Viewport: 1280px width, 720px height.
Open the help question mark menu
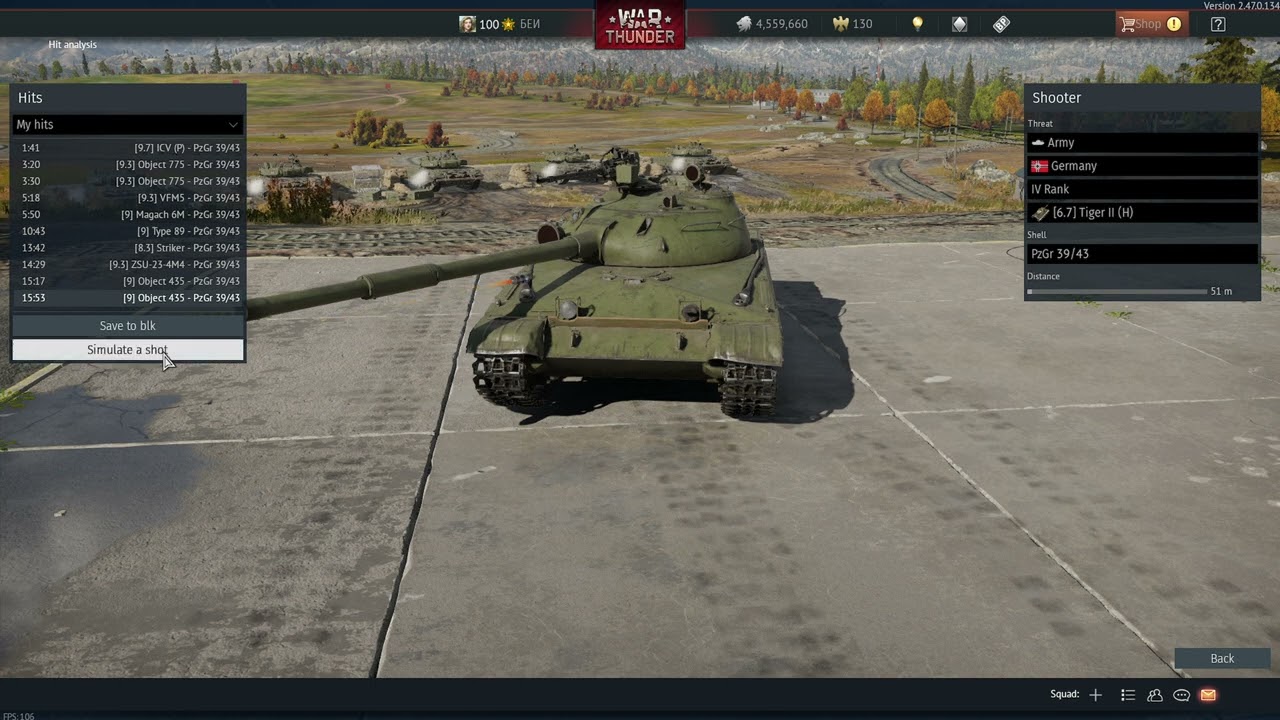[x=1218, y=24]
